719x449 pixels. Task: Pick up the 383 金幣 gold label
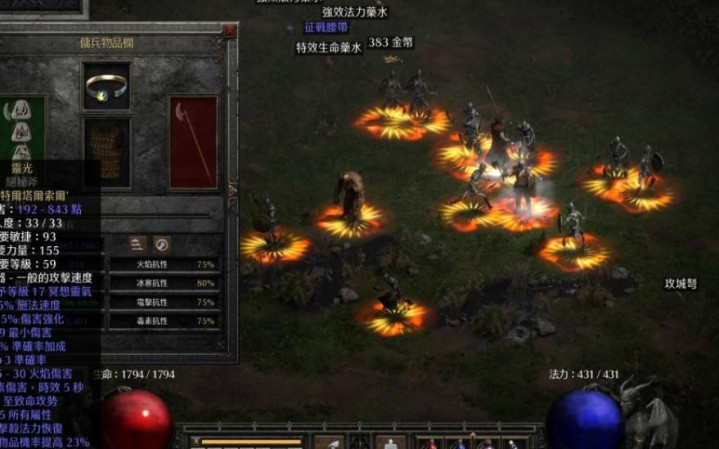(391, 43)
